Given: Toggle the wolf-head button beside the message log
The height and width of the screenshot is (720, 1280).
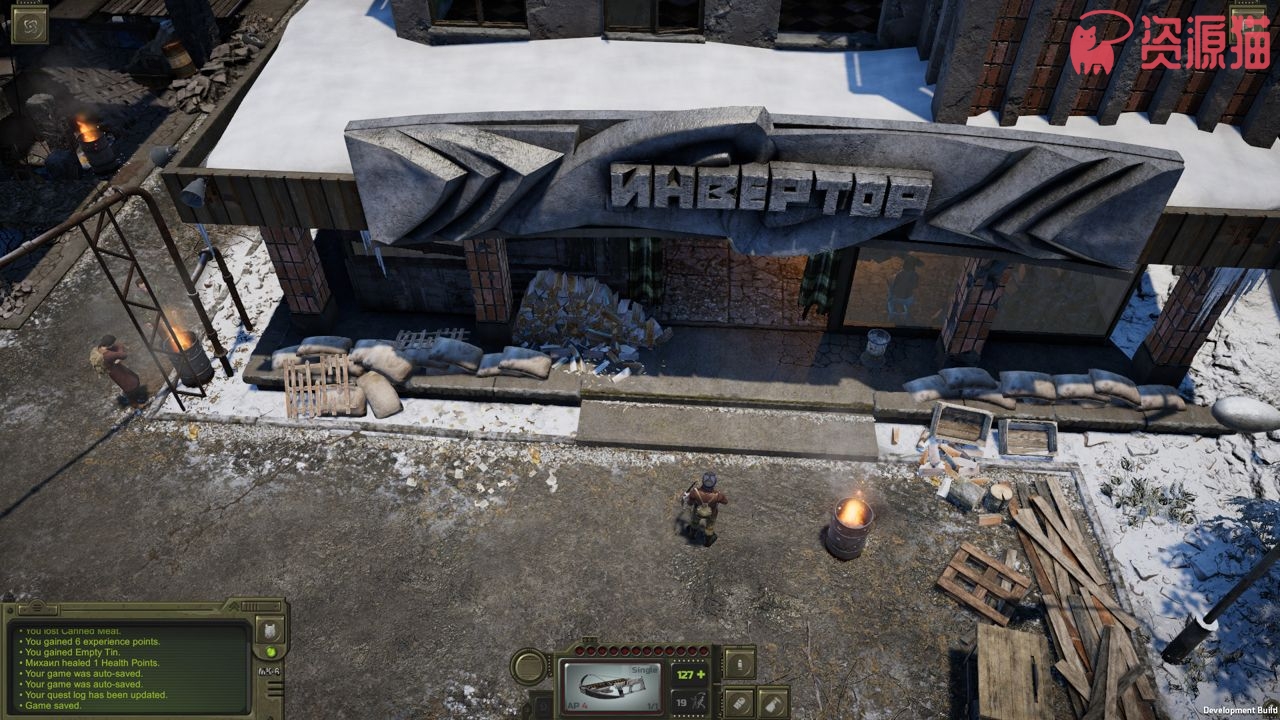Looking at the screenshot, I should pos(271,629).
